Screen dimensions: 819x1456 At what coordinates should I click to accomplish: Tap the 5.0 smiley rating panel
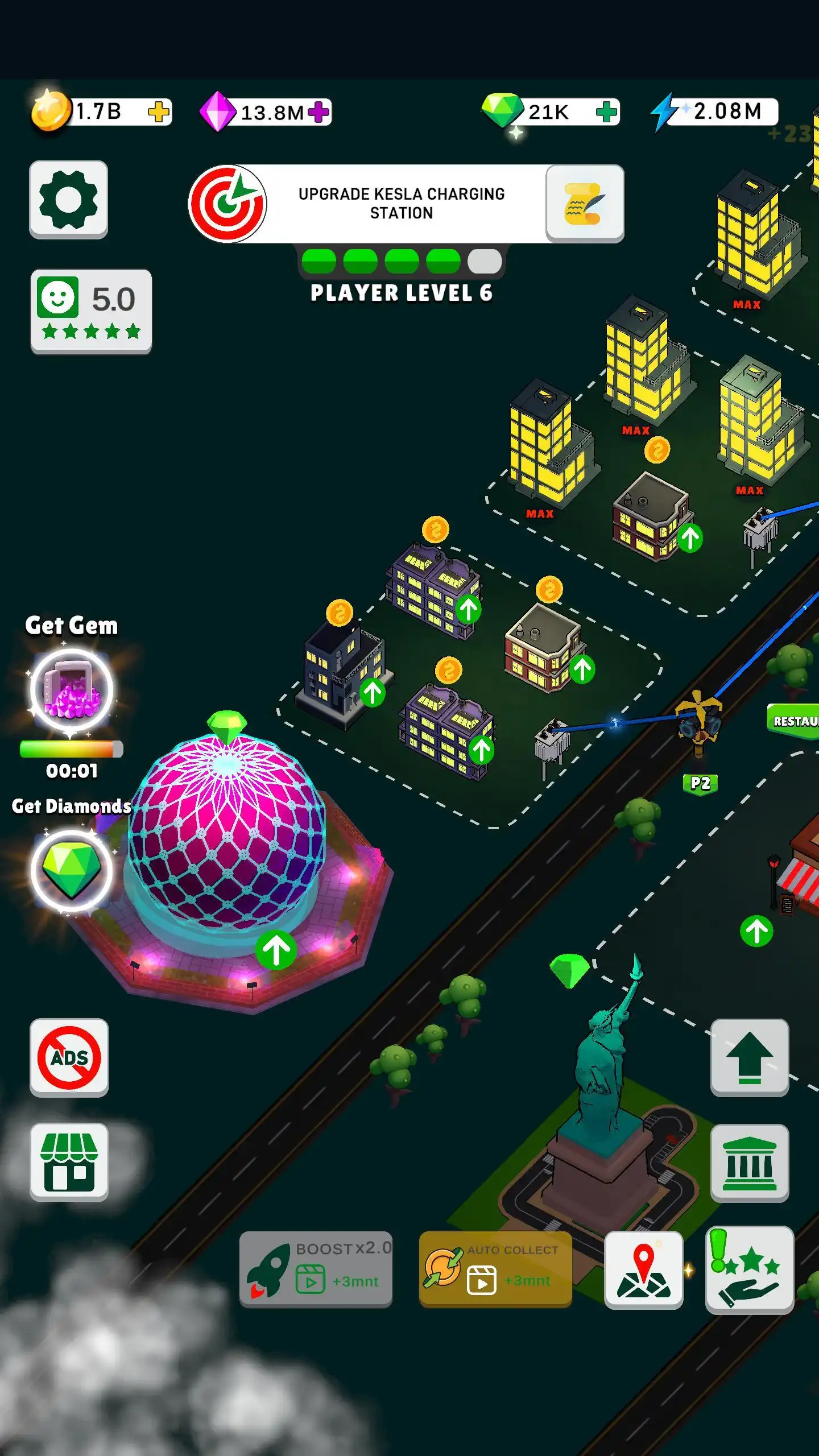pyautogui.click(x=90, y=312)
